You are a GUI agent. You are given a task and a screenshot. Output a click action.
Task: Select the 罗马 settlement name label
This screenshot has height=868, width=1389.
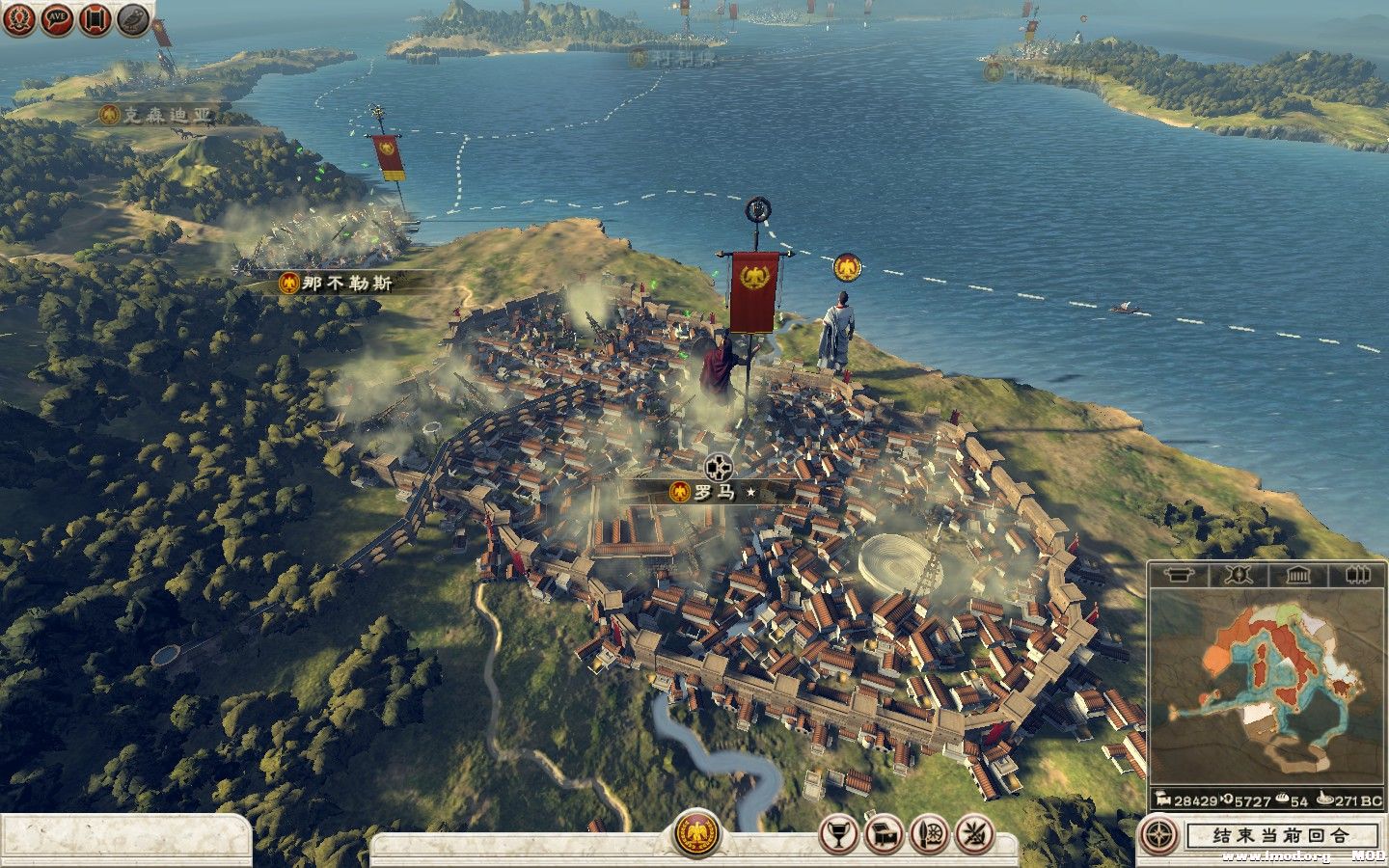(x=715, y=492)
